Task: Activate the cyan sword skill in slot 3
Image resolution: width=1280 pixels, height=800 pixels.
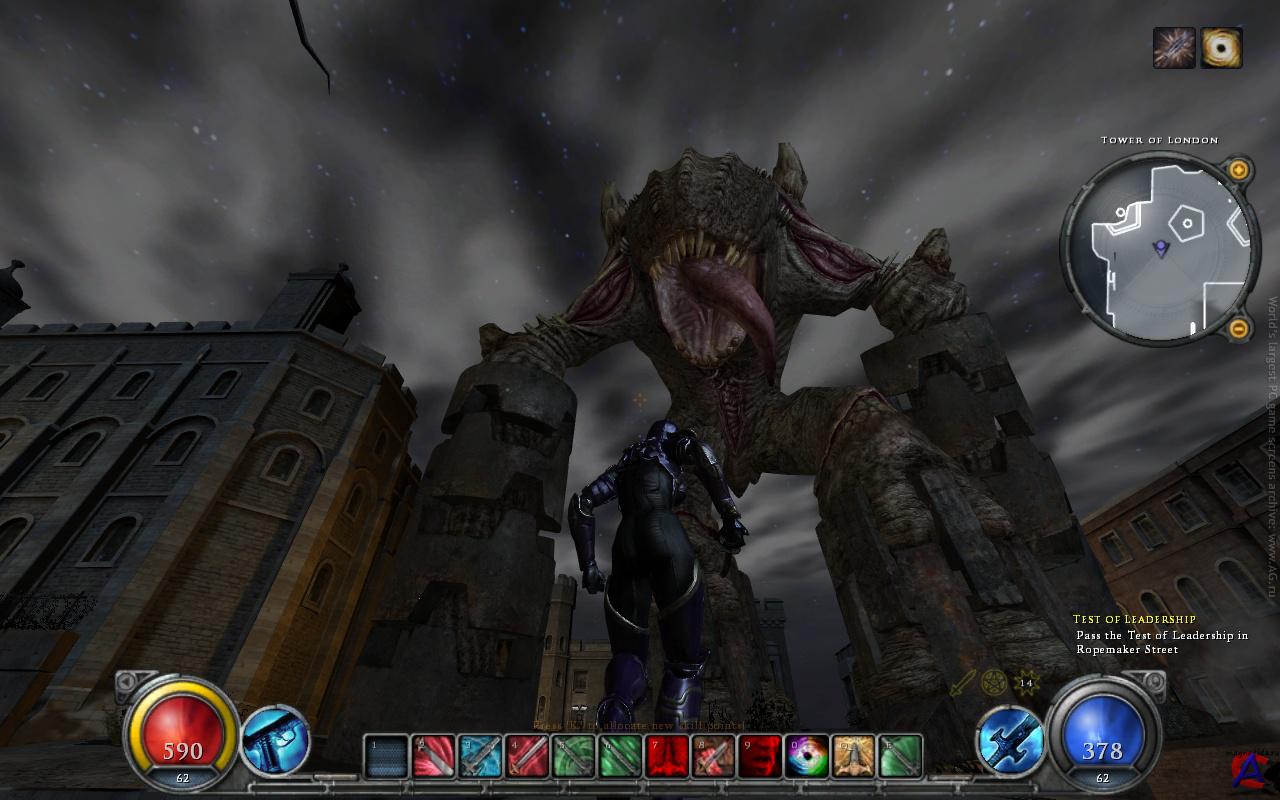Action: coord(479,756)
